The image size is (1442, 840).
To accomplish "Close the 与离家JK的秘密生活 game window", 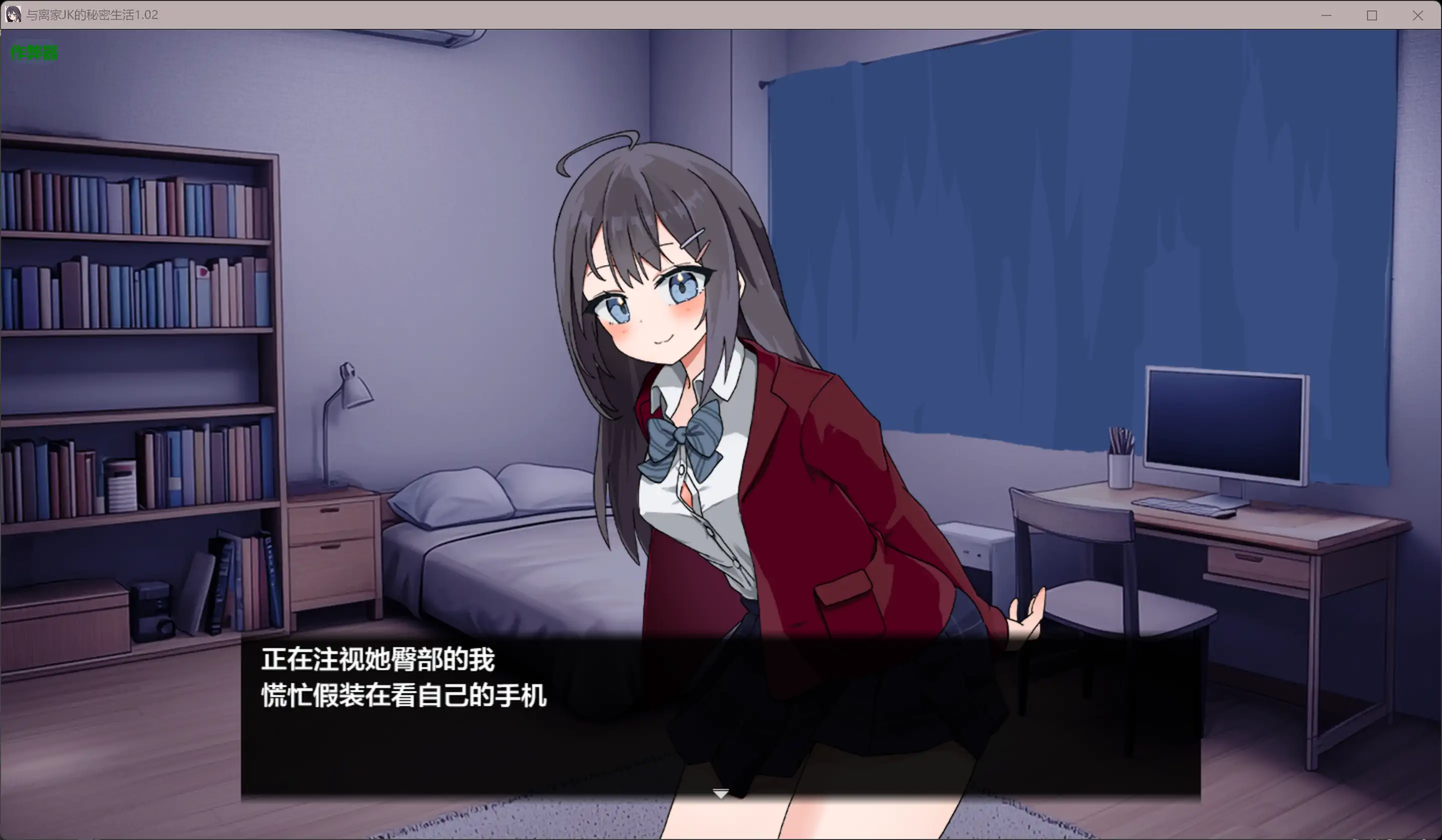I will (1418, 15).
